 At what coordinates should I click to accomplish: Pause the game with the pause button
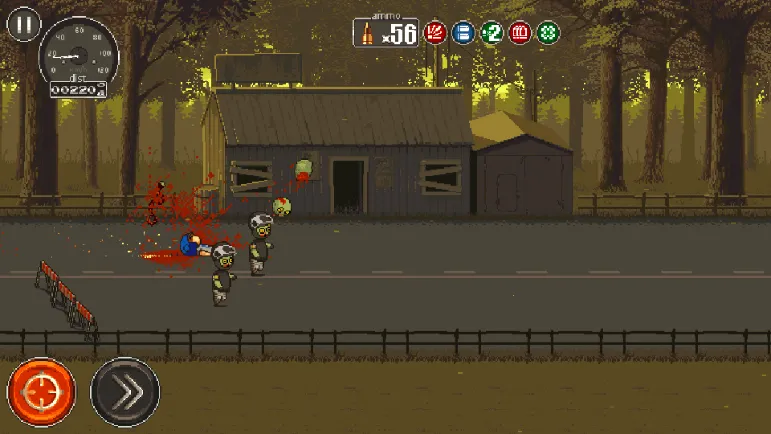(x=22, y=25)
